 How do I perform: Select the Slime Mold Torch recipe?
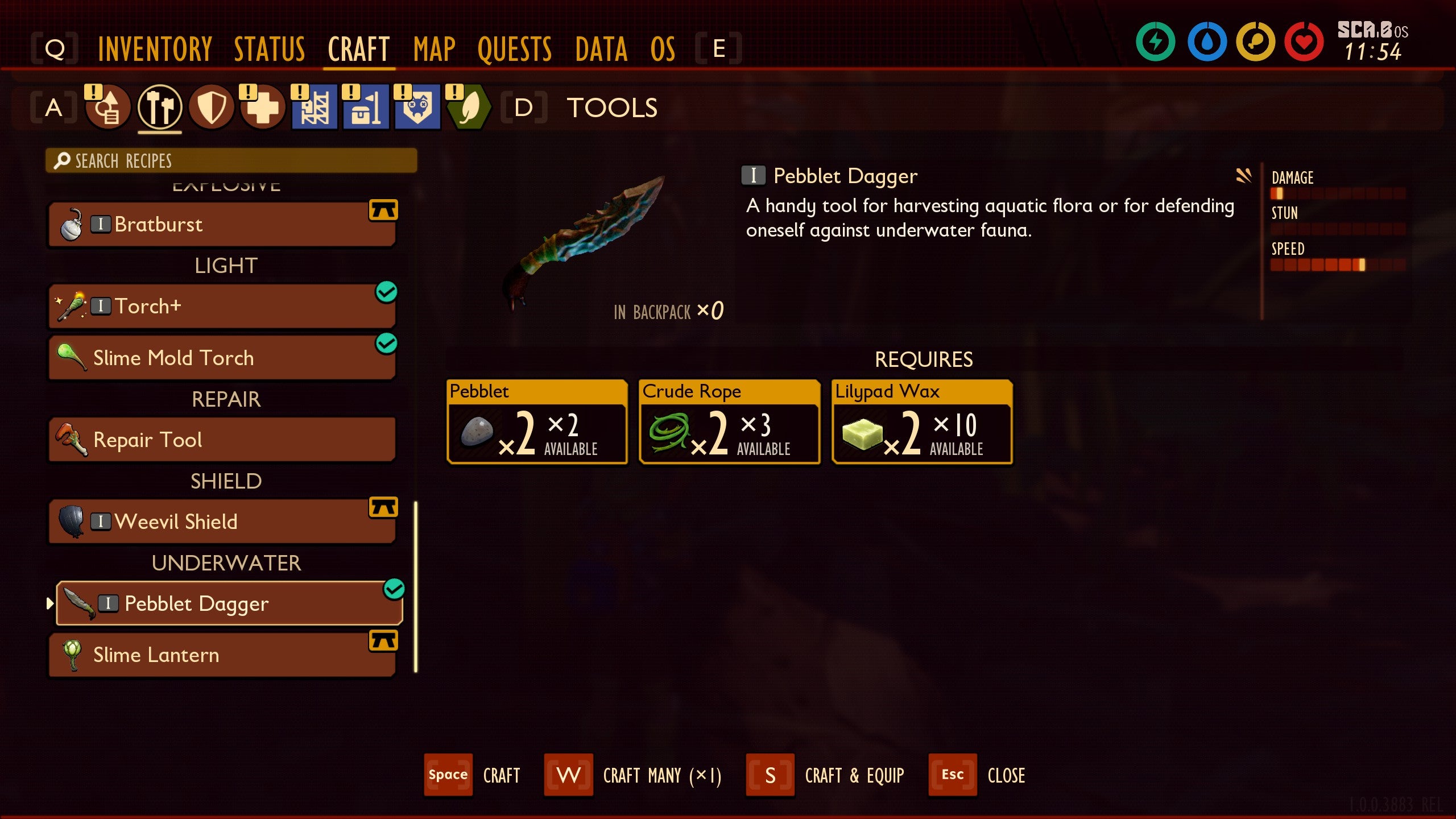pos(222,358)
